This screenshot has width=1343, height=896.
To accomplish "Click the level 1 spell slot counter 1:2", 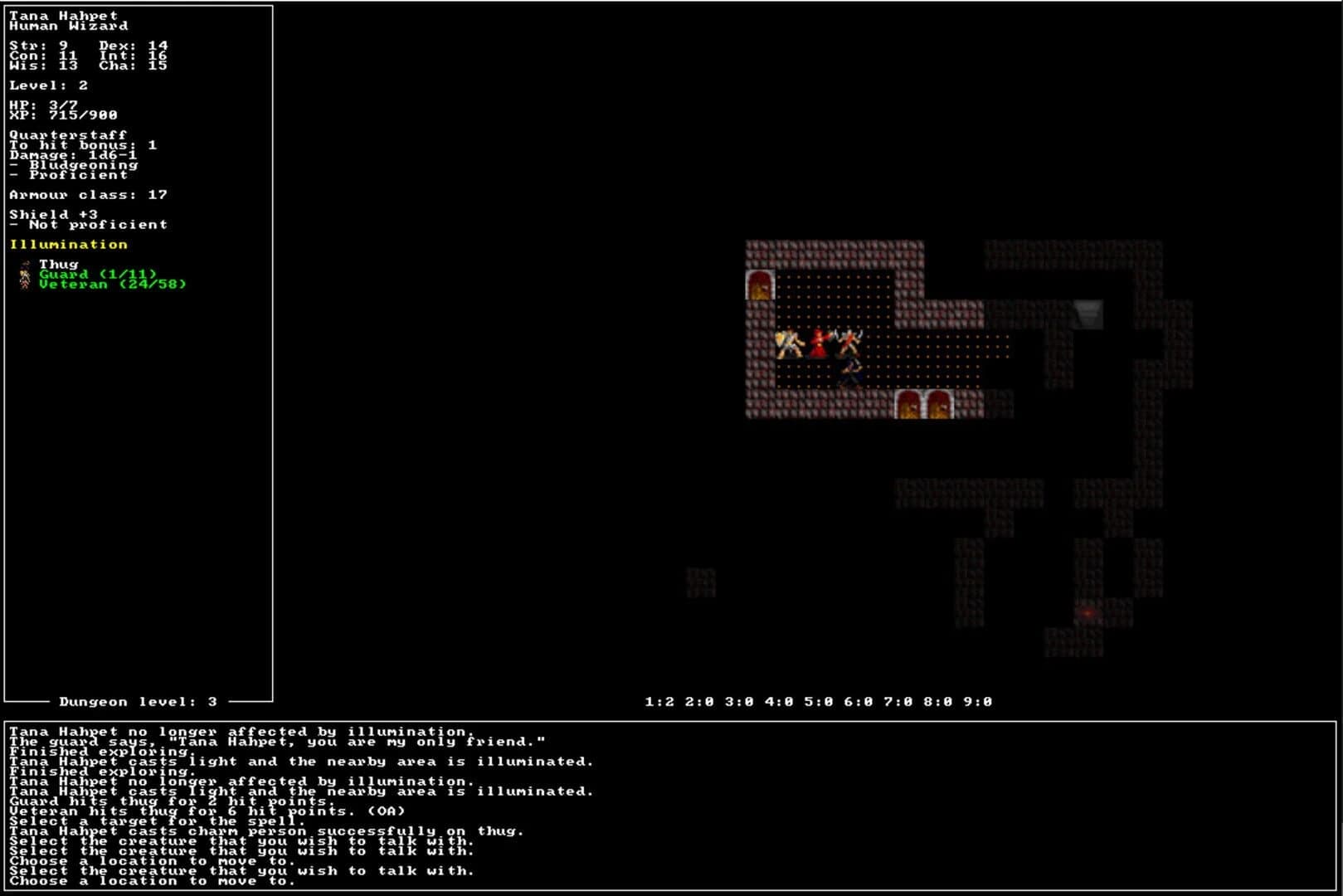I will click(659, 701).
